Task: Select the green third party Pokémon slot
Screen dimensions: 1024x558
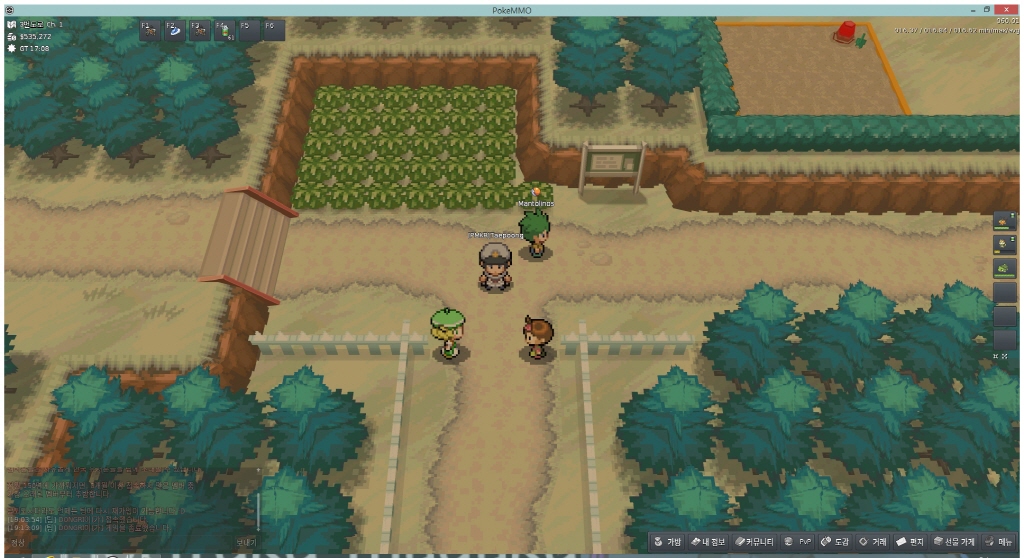Action: click(1005, 269)
